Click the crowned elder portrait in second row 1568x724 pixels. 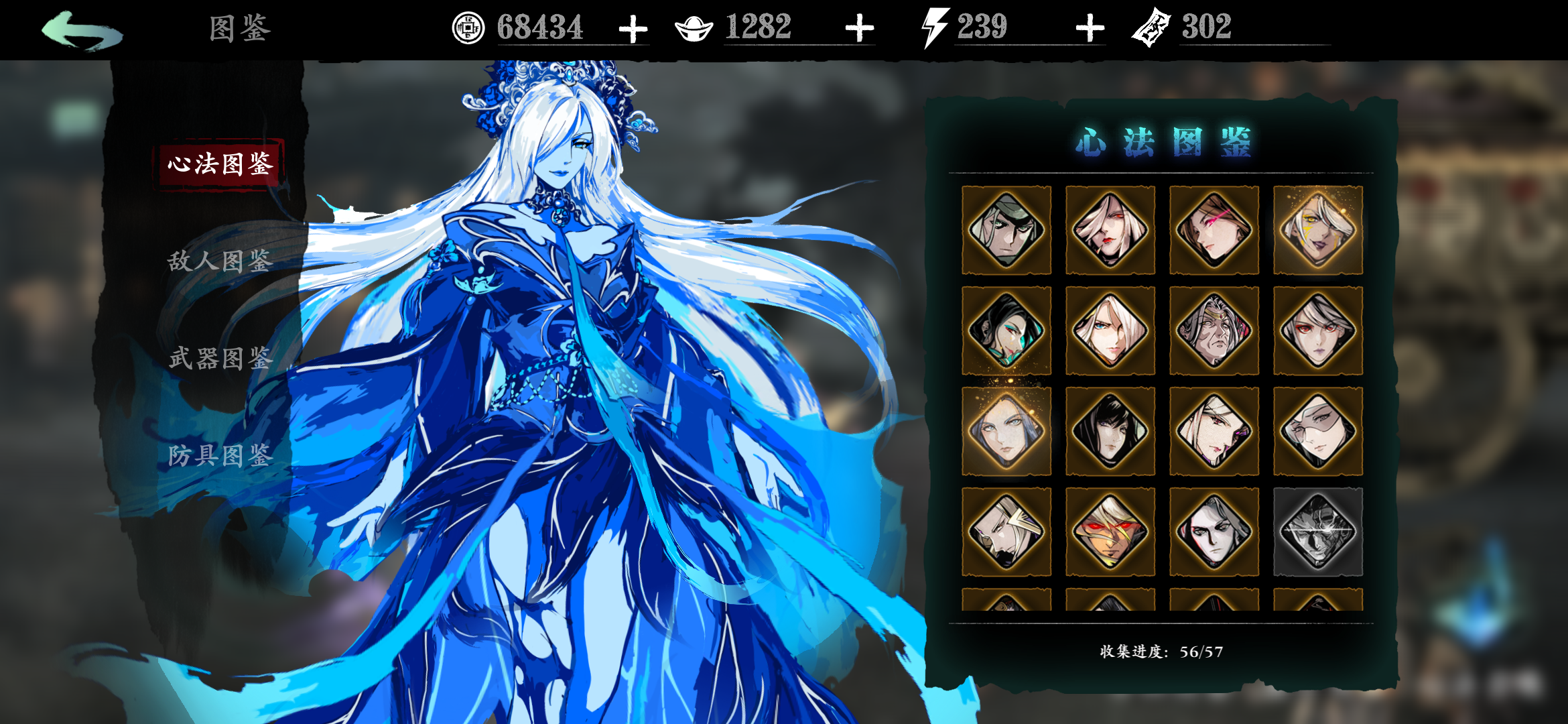coord(1213,330)
